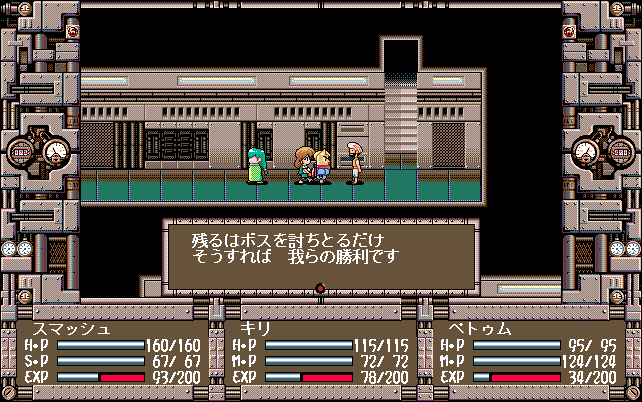This screenshot has width=642, height=402.
Task: Select キリ's party status panel
Action: click(320, 352)
